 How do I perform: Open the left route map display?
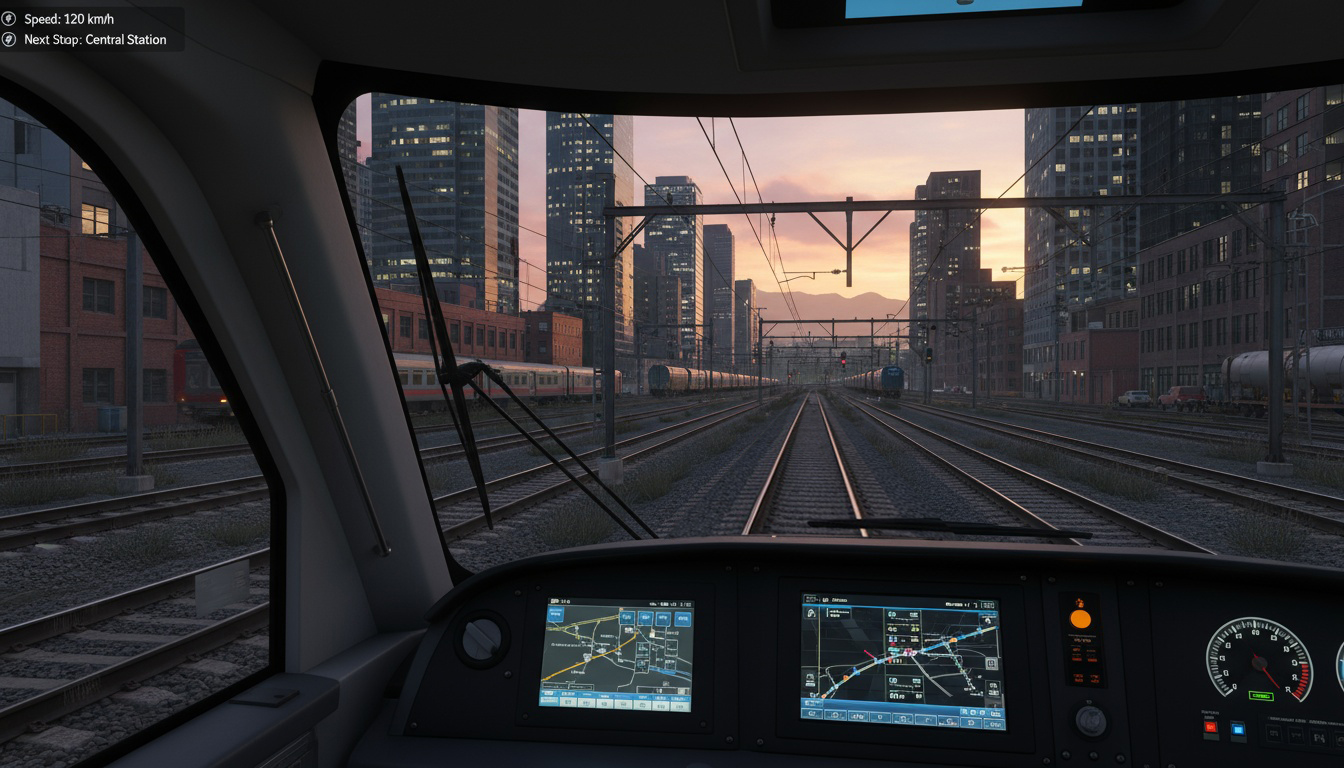pyautogui.click(x=616, y=655)
